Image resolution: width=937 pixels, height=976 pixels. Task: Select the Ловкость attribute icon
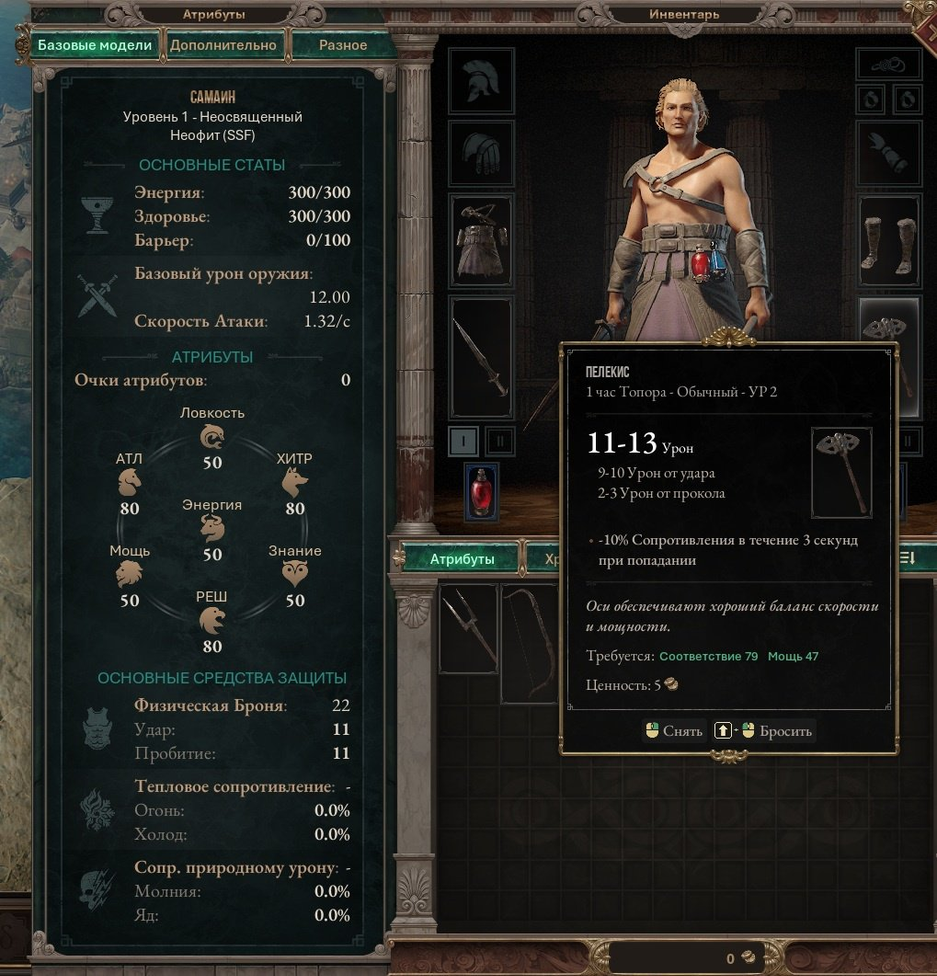pos(212,437)
